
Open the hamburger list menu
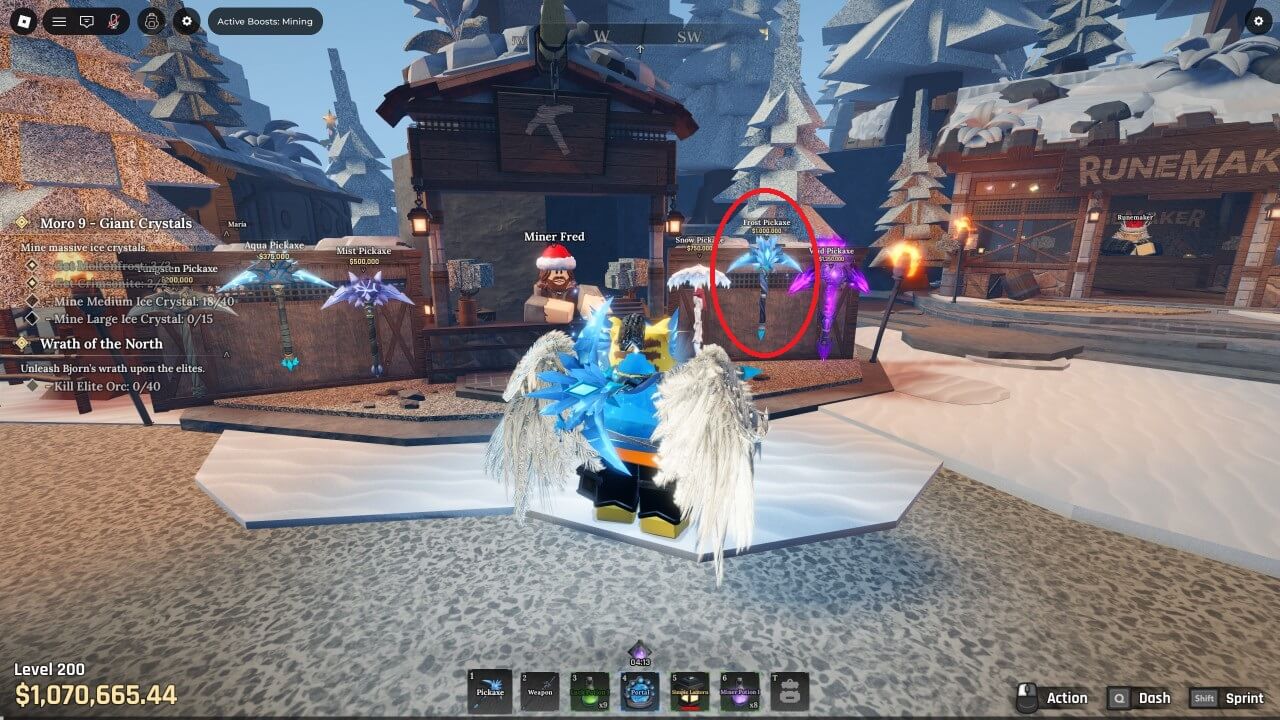click(x=59, y=21)
